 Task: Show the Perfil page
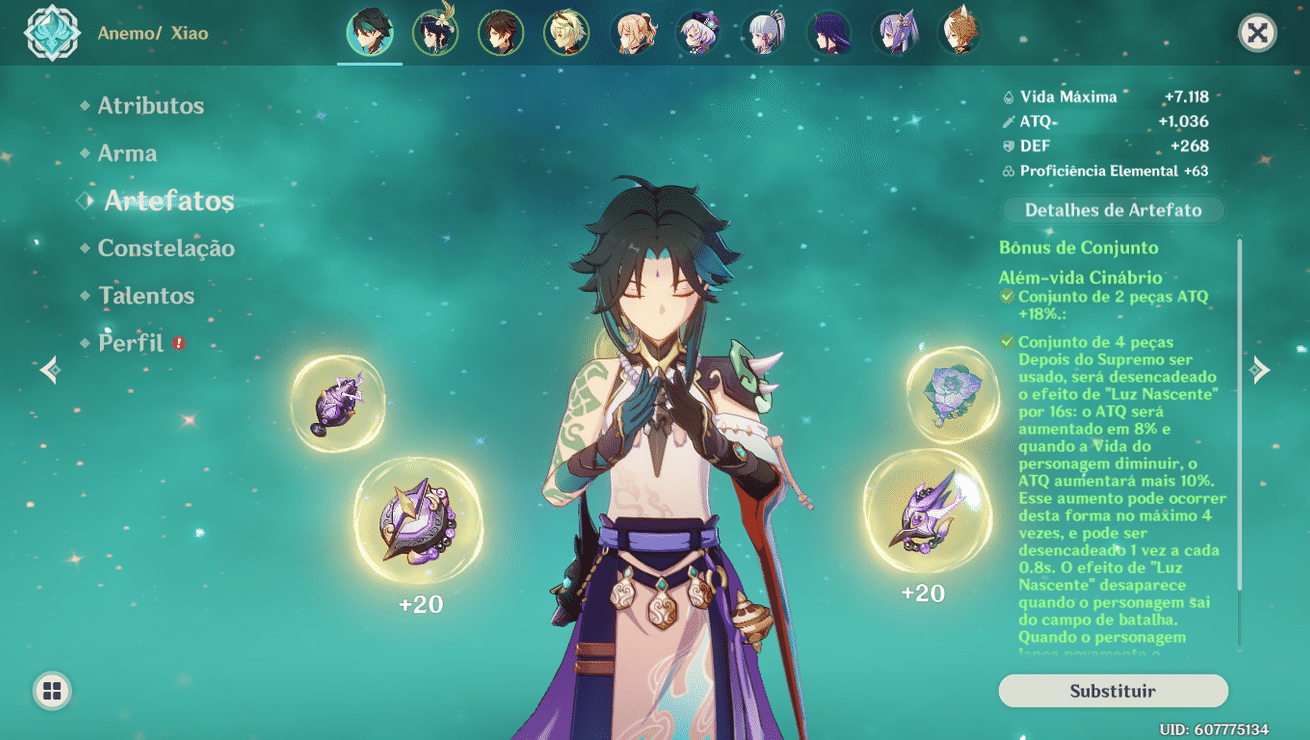[131, 344]
